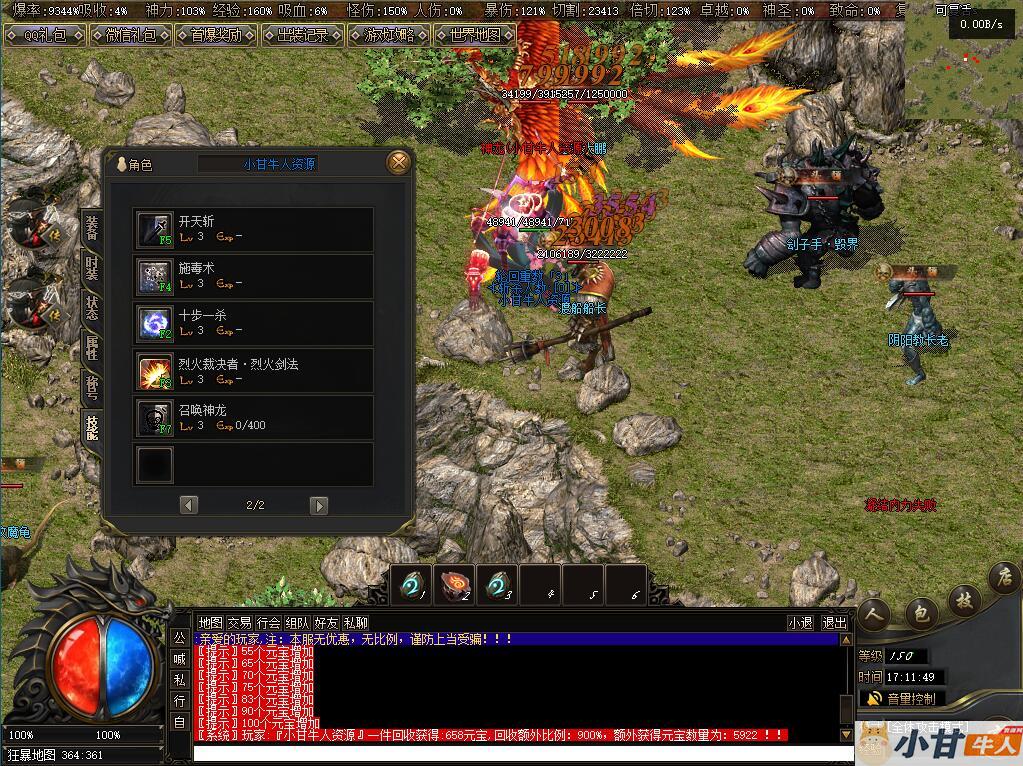
Task: Go to previous skill page arrow
Action: tap(189, 505)
